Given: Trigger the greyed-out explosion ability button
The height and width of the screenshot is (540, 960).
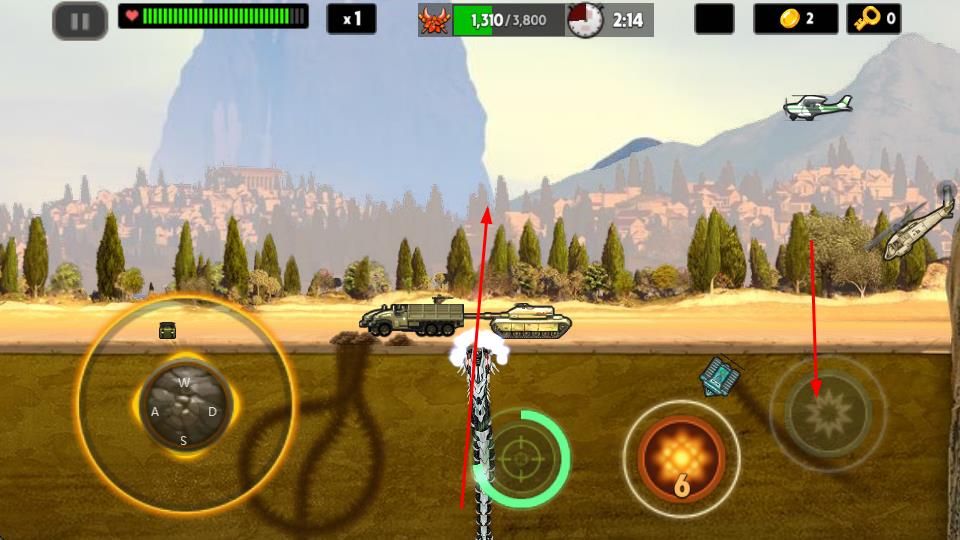Looking at the screenshot, I should pyautogui.click(x=827, y=412).
